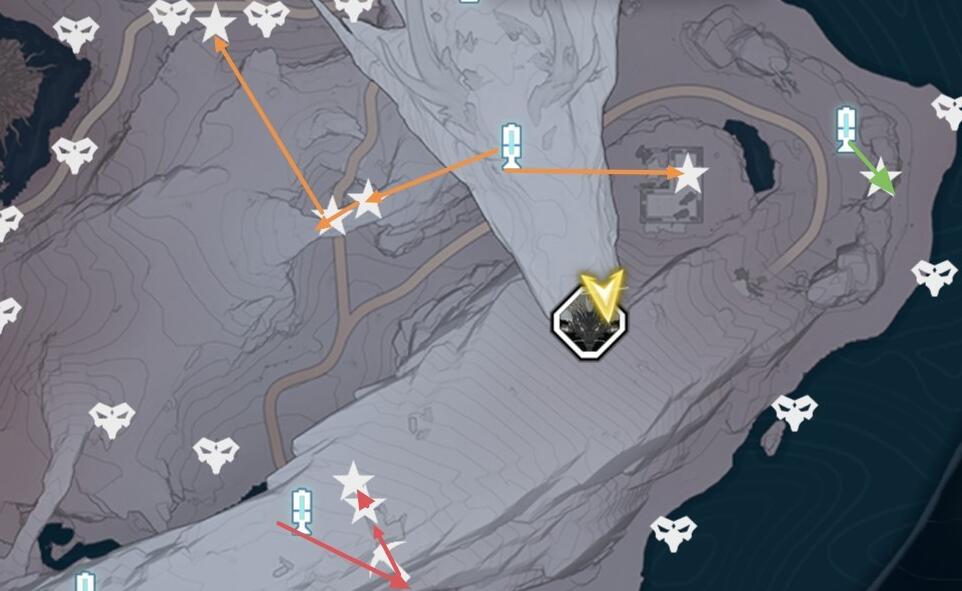Select the beacon where two orange arrows start

(511, 146)
